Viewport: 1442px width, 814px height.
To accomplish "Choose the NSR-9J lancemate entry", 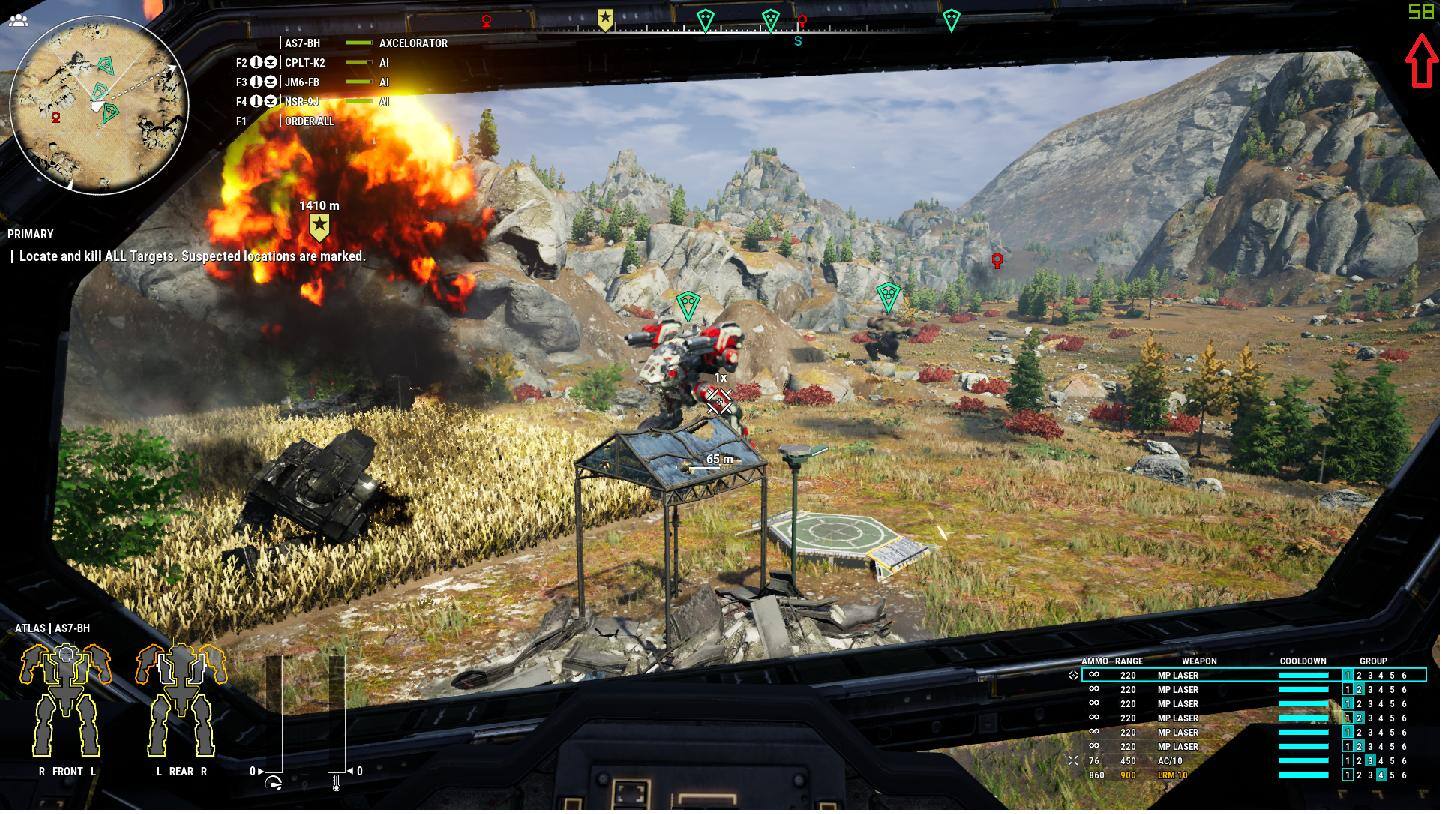I will click(x=302, y=101).
